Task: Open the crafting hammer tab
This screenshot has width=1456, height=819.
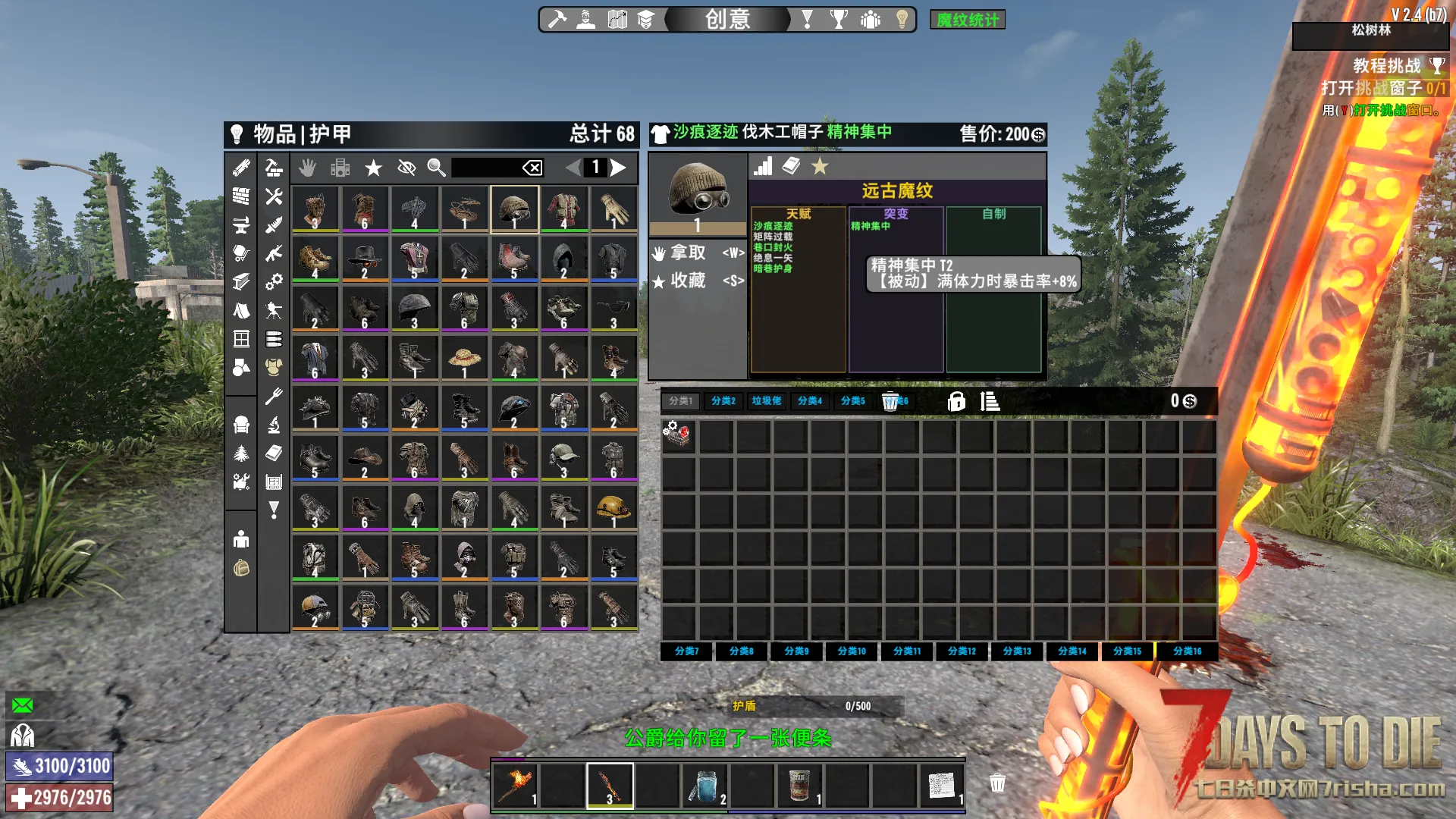Action: (x=557, y=19)
